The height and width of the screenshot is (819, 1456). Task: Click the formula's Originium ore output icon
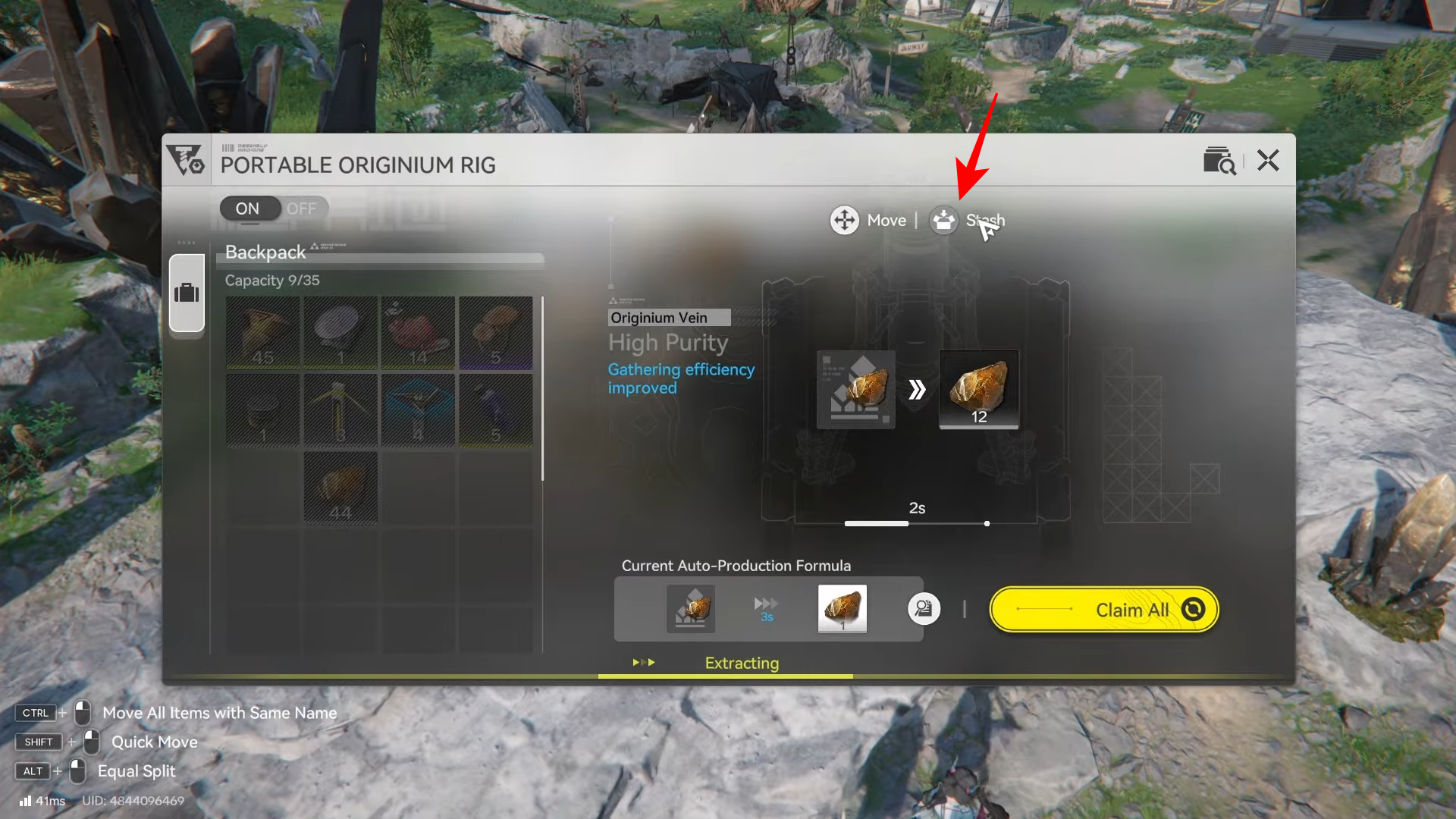(842, 608)
